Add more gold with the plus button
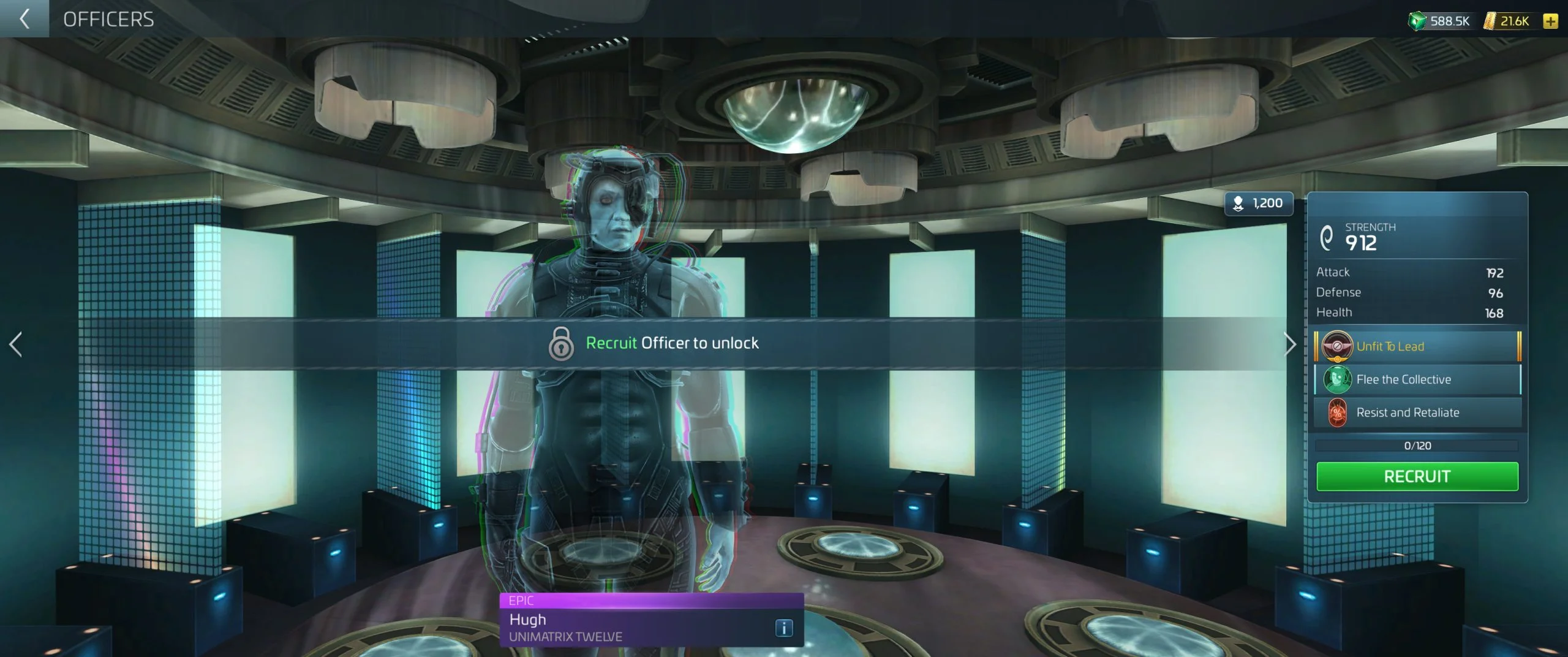 (x=1550, y=21)
